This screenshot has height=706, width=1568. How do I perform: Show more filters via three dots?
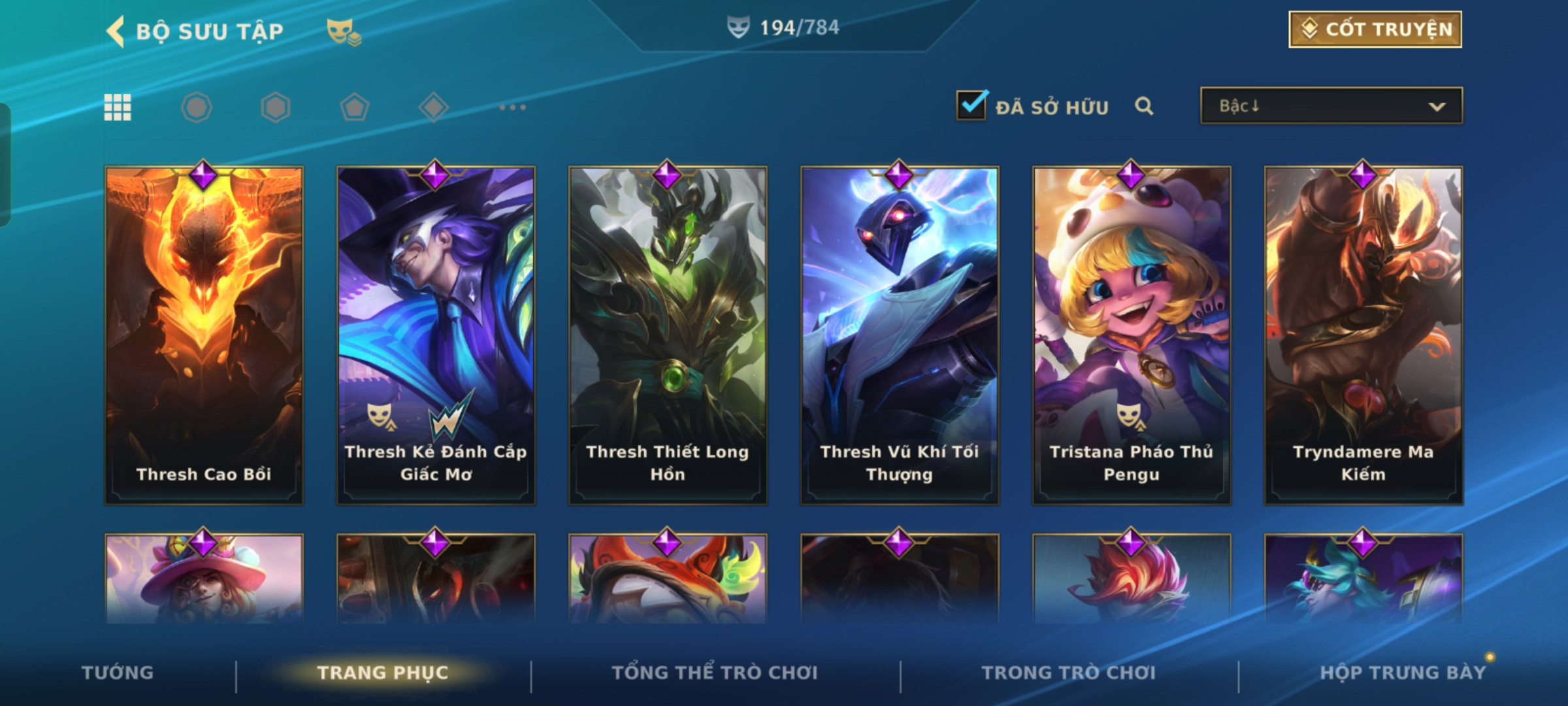pos(512,107)
